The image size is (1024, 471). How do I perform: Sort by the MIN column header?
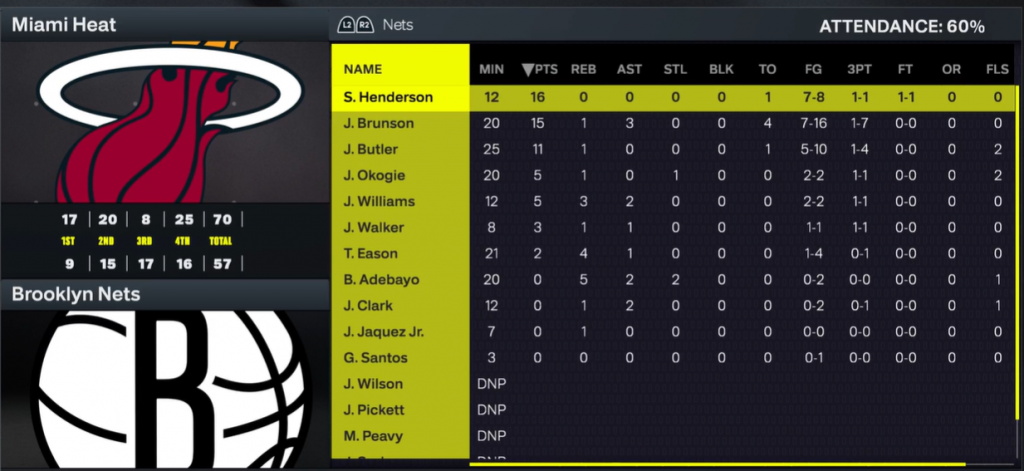click(491, 69)
